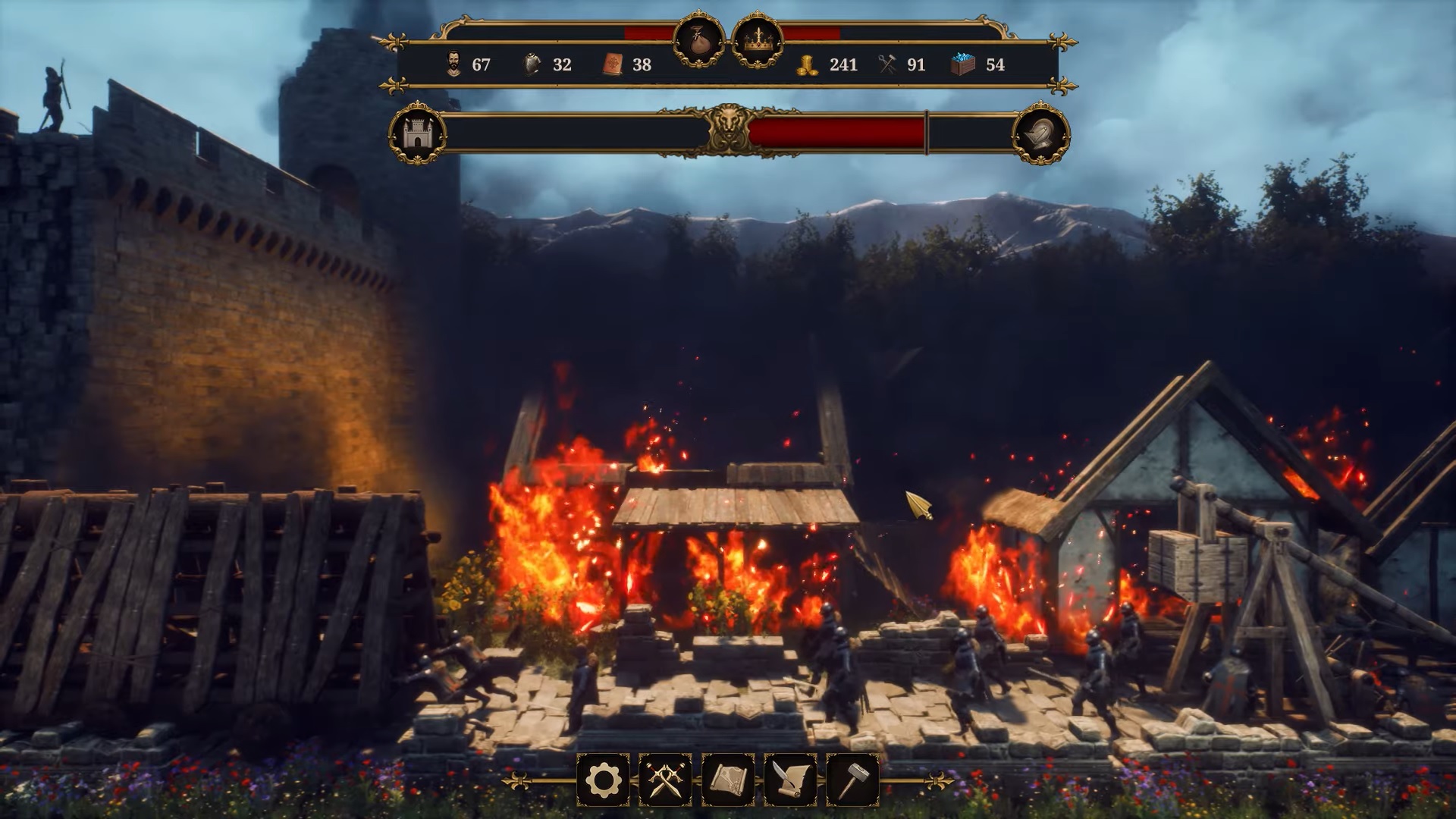Open the gear settings button
The width and height of the screenshot is (1456, 819).
coord(603,779)
